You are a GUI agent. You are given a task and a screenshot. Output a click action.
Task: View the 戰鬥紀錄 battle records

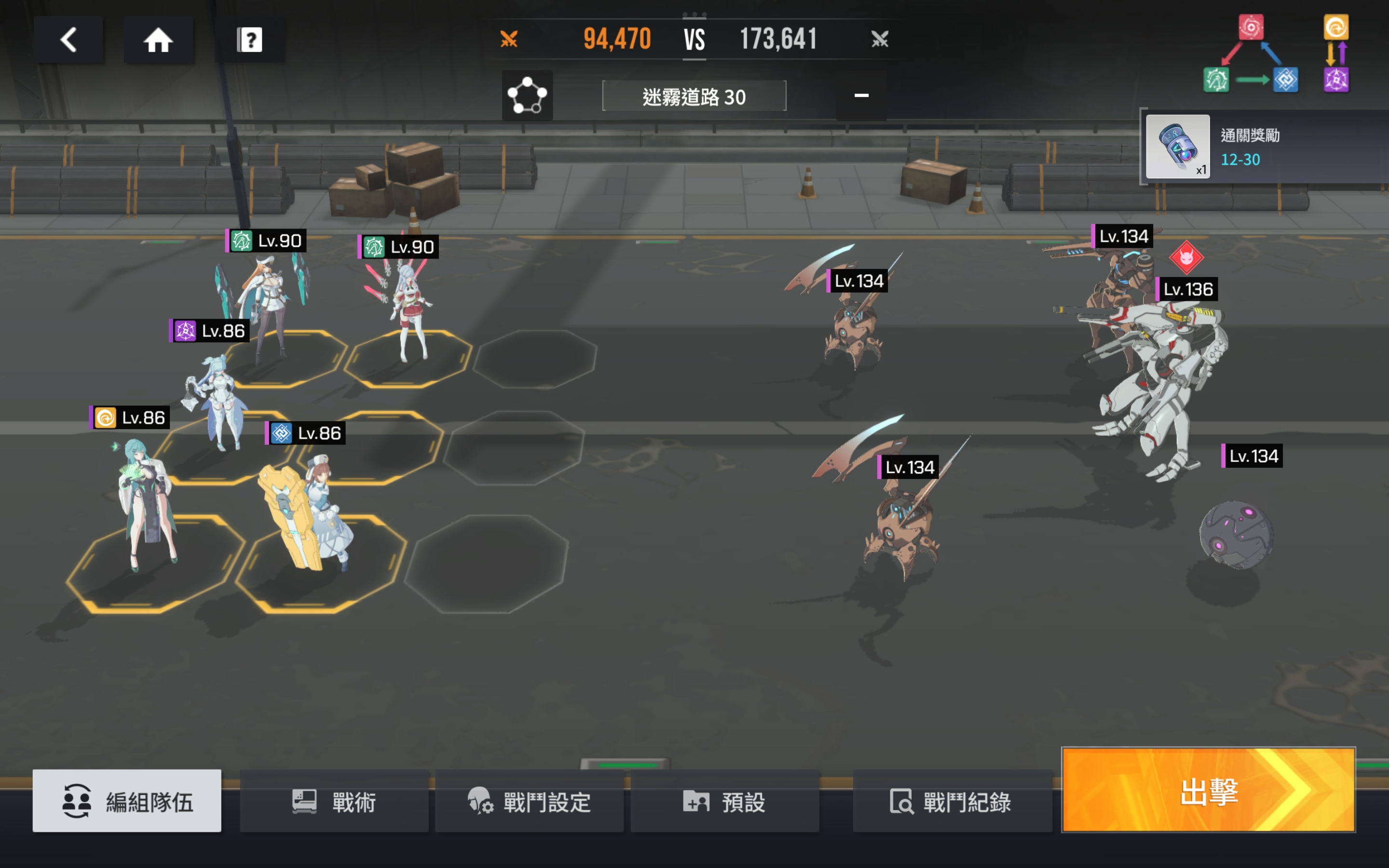951,801
